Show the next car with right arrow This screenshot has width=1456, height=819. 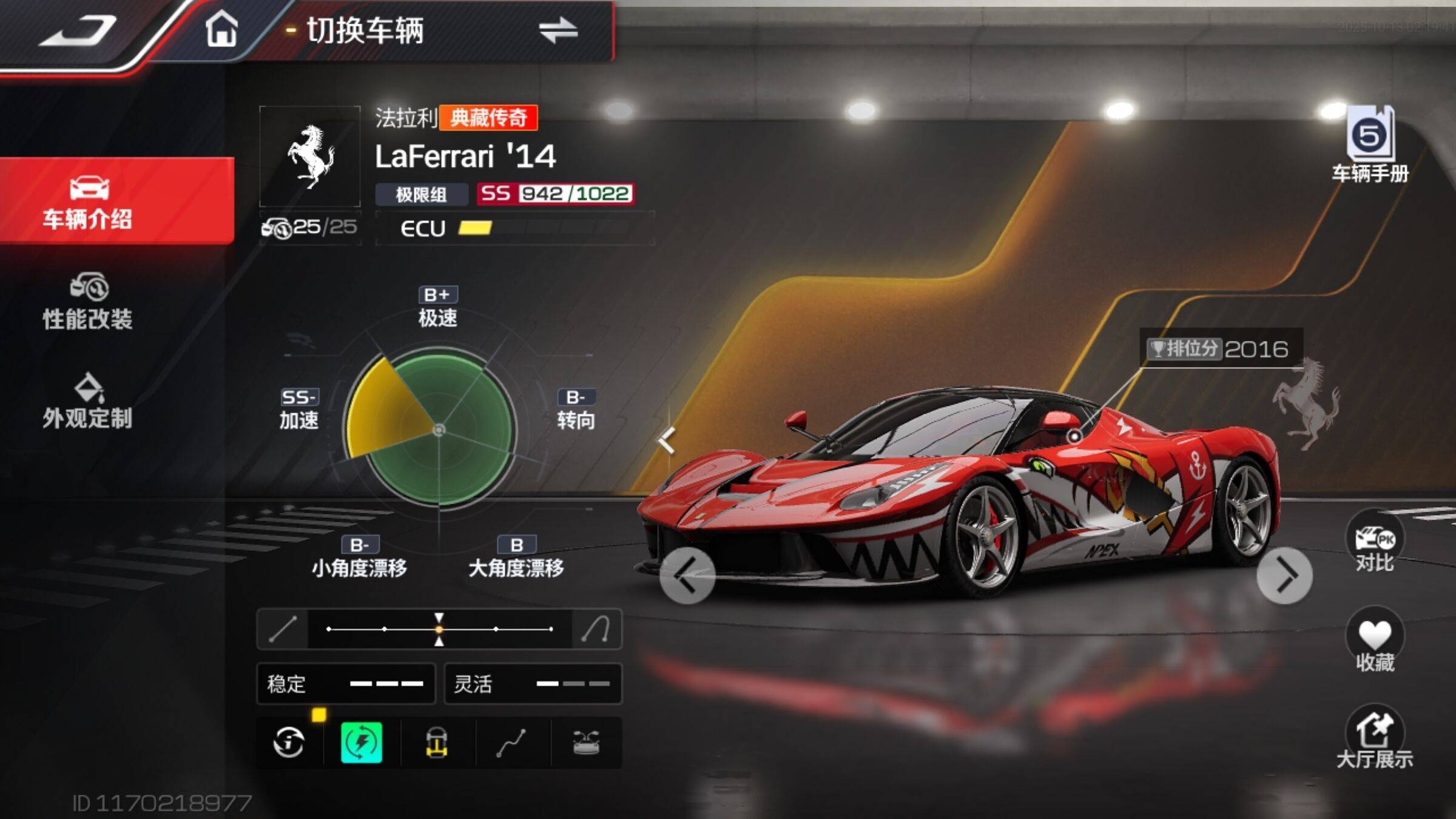click(x=1284, y=576)
